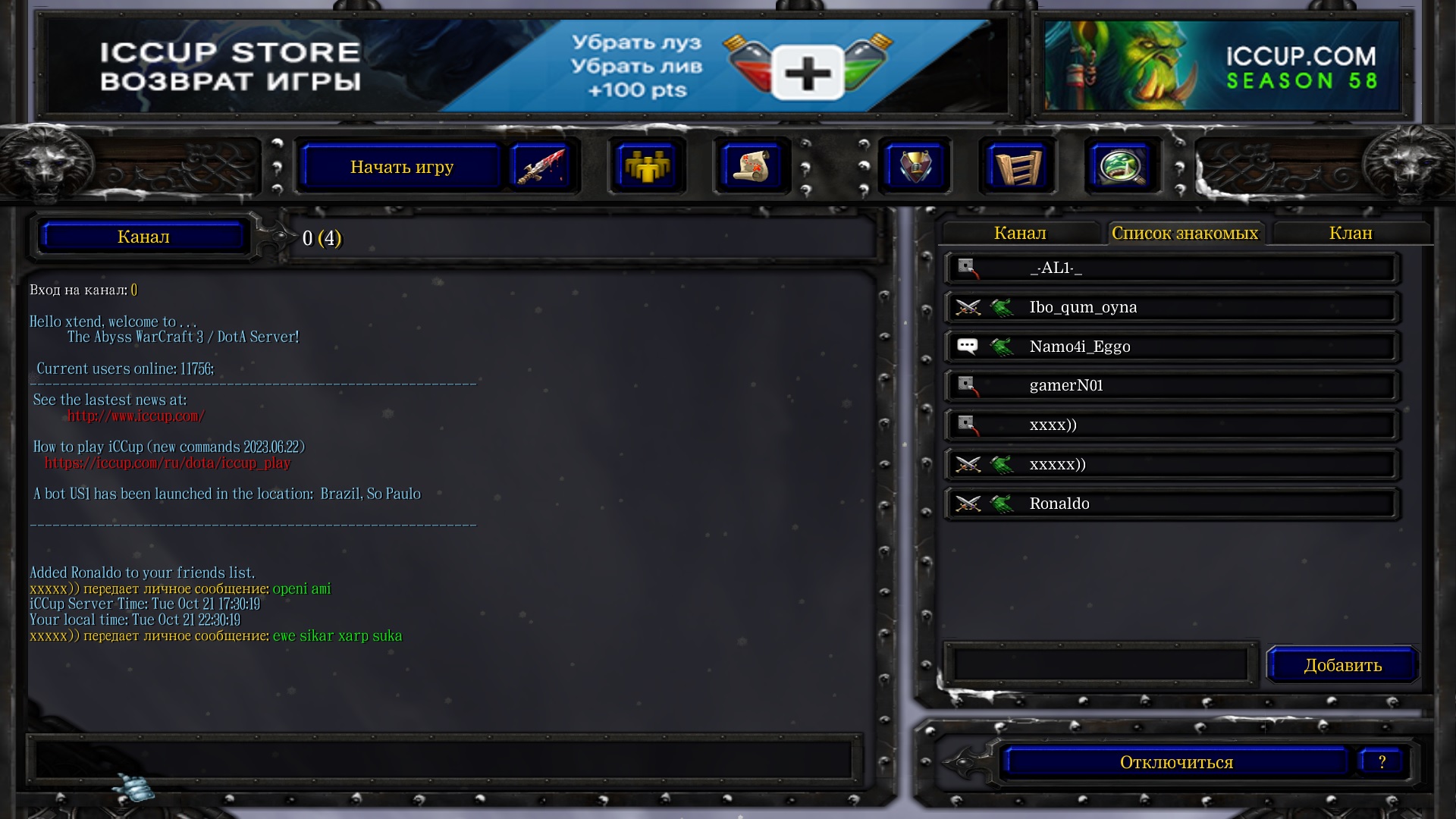Switch to the Канал tab in right panel

[x=1019, y=234]
